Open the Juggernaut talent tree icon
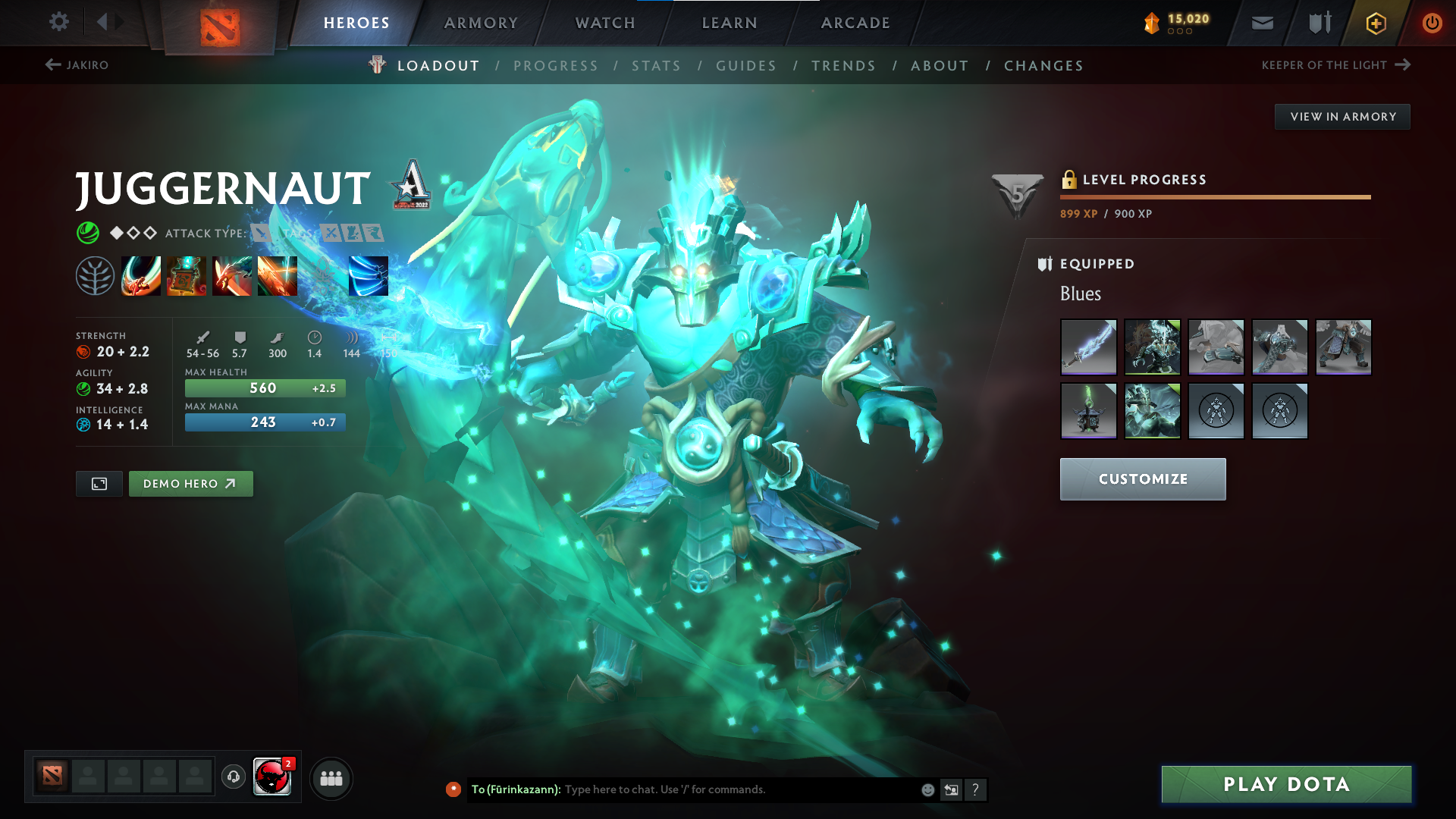Image resolution: width=1456 pixels, height=819 pixels. click(x=95, y=276)
